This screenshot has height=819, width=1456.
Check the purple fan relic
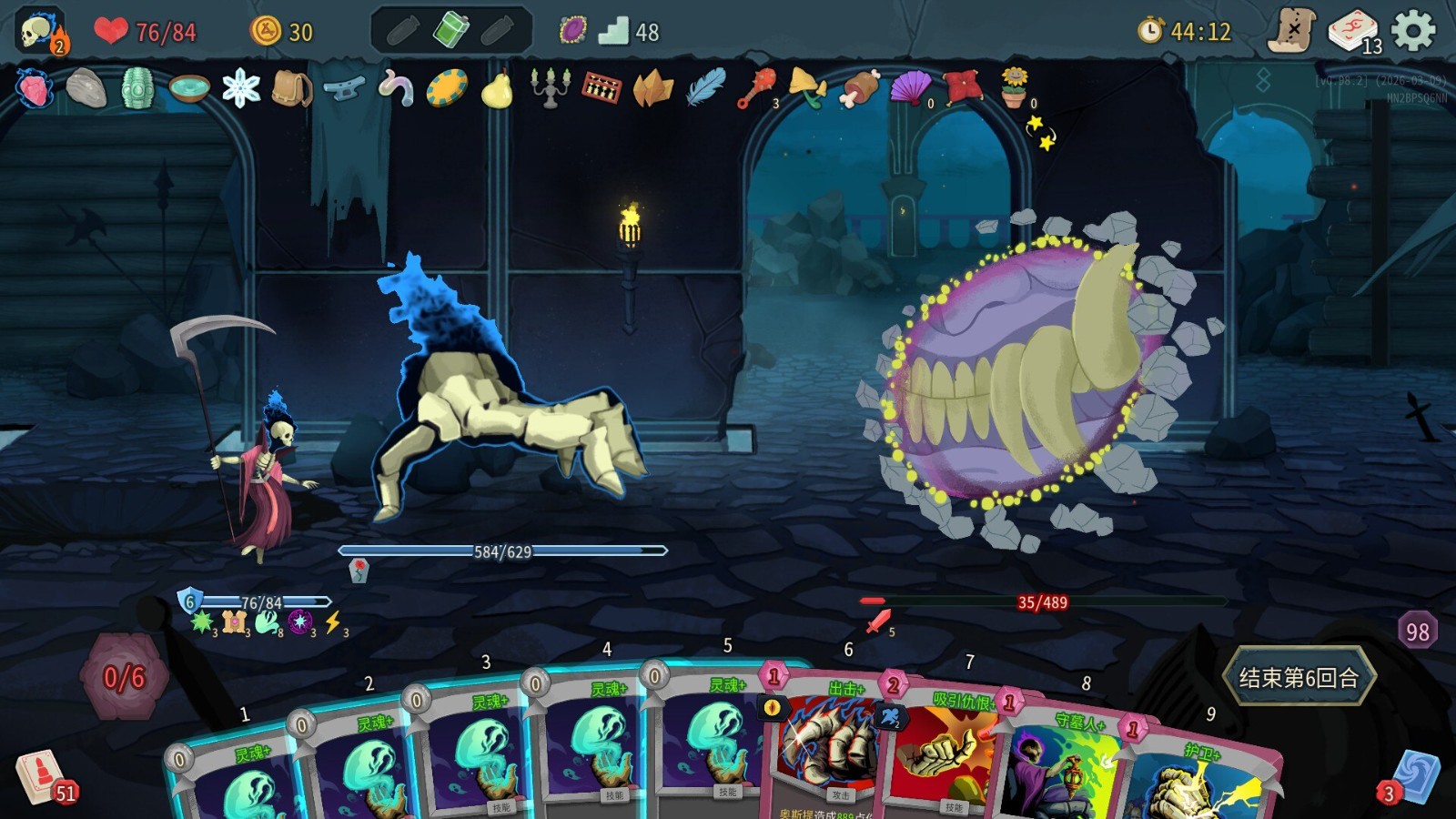click(x=910, y=88)
